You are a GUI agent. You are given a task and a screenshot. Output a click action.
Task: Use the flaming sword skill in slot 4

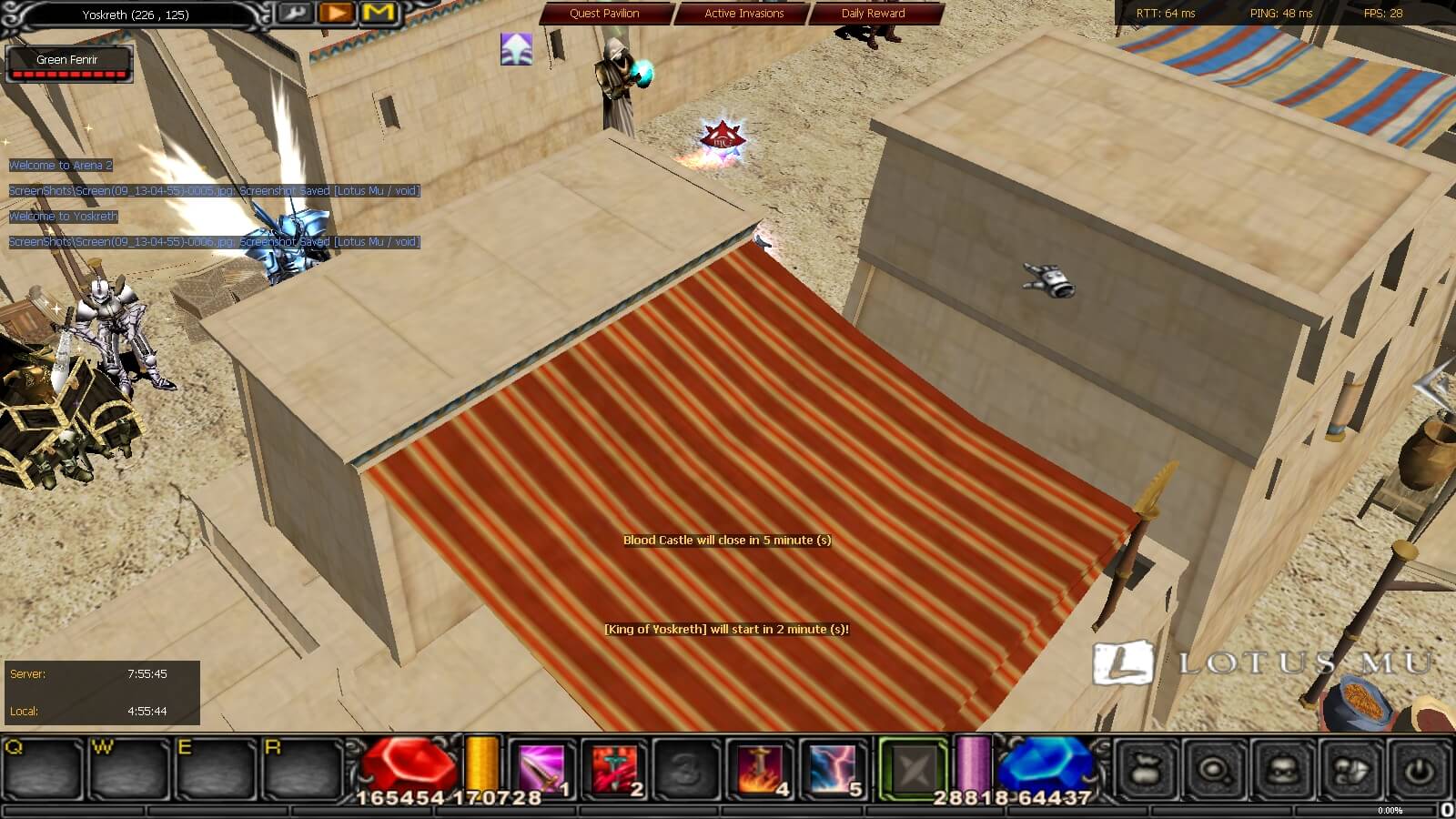click(761, 769)
